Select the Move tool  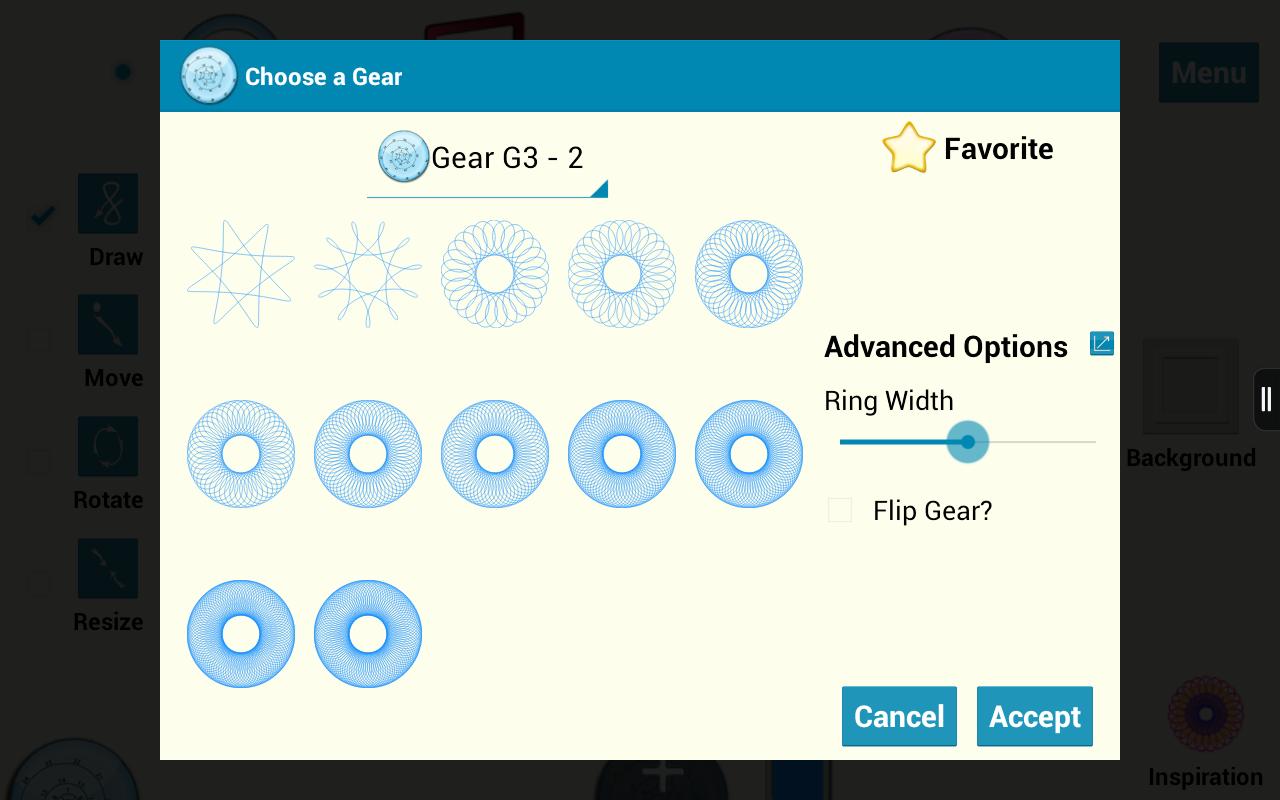click(x=107, y=324)
